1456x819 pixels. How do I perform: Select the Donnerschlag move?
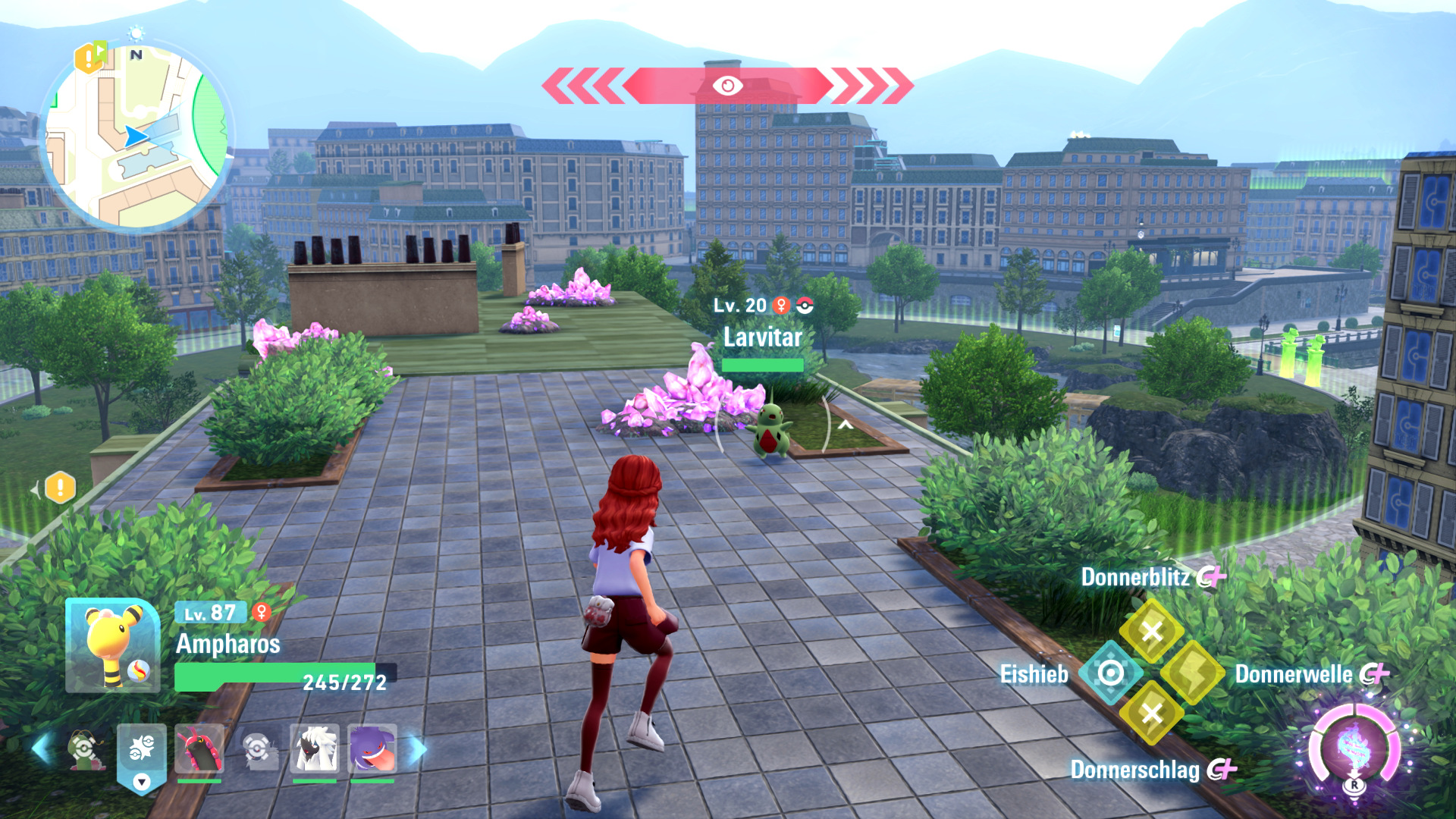point(1151,713)
